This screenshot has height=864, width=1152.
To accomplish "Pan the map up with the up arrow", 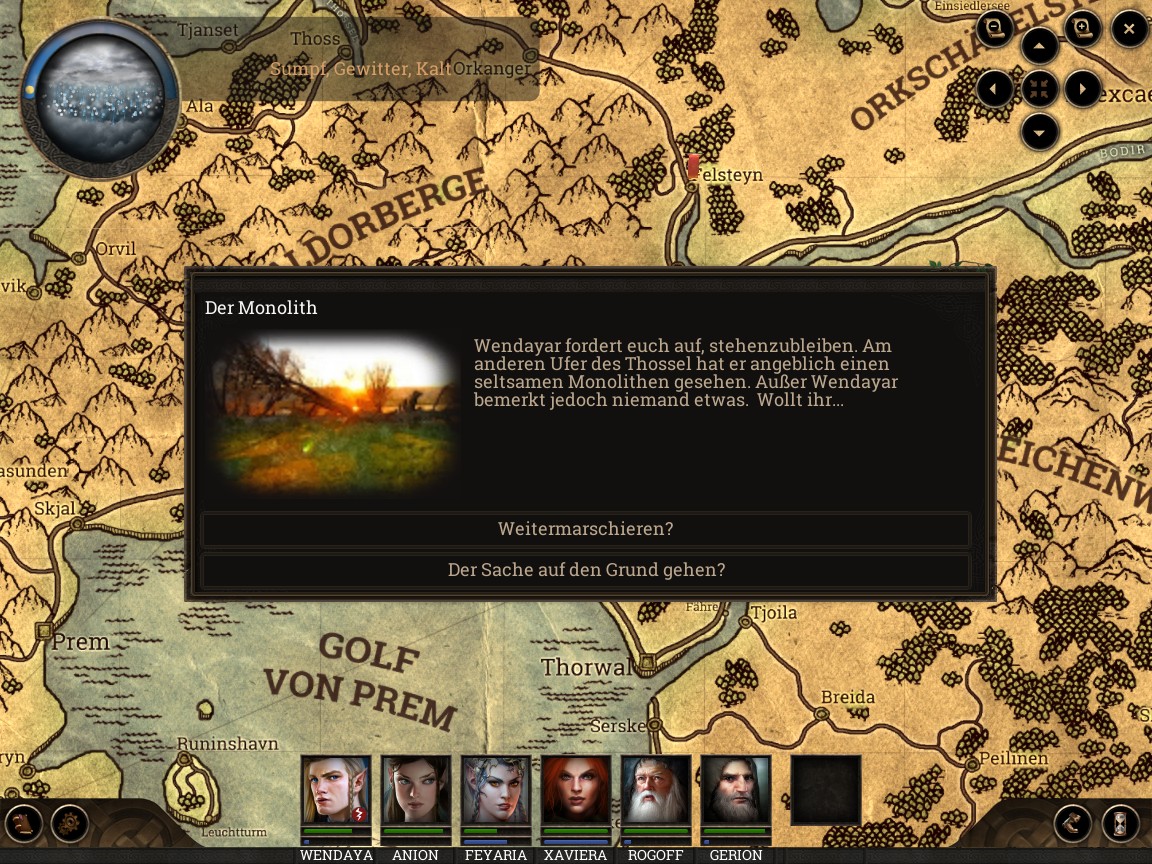I will click(1040, 46).
